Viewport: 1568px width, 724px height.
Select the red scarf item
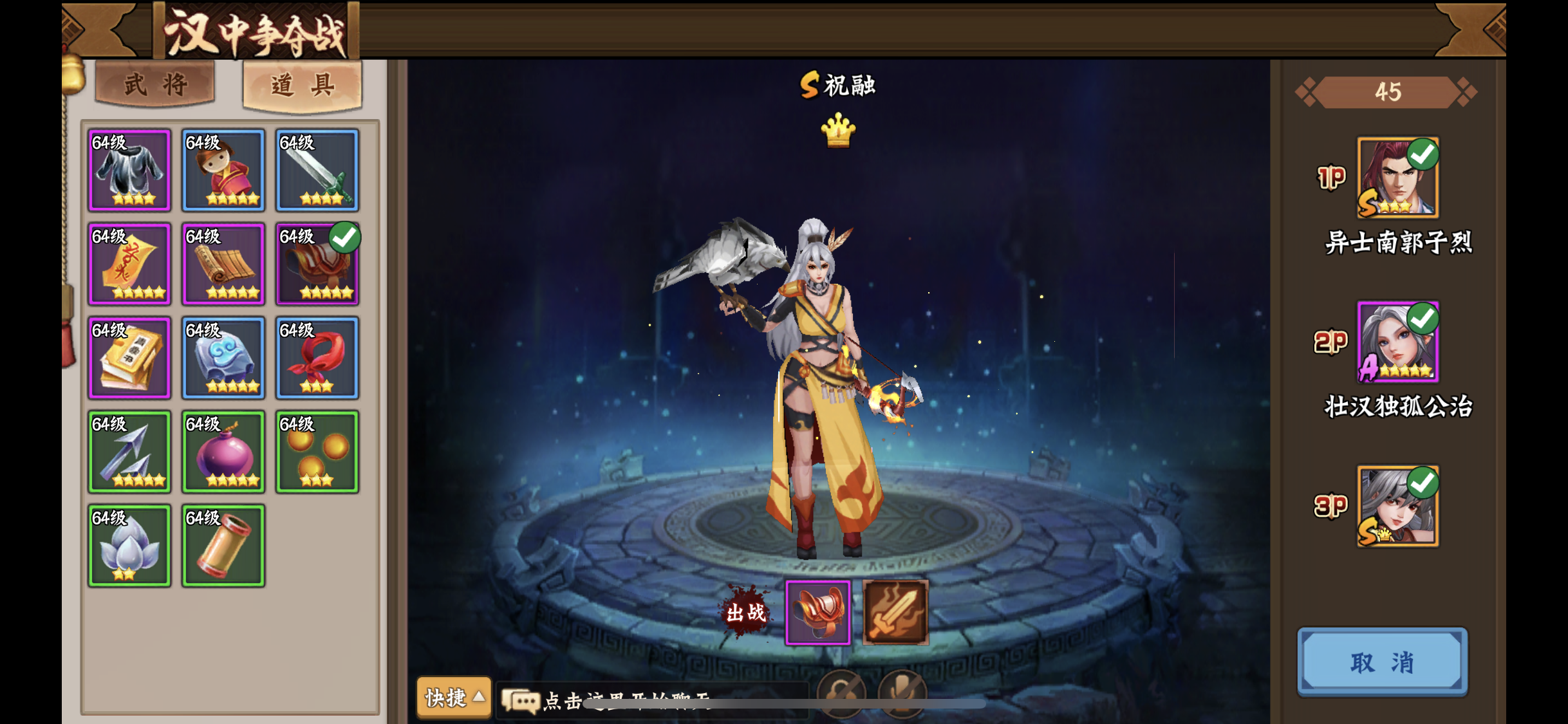click(x=317, y=357)
